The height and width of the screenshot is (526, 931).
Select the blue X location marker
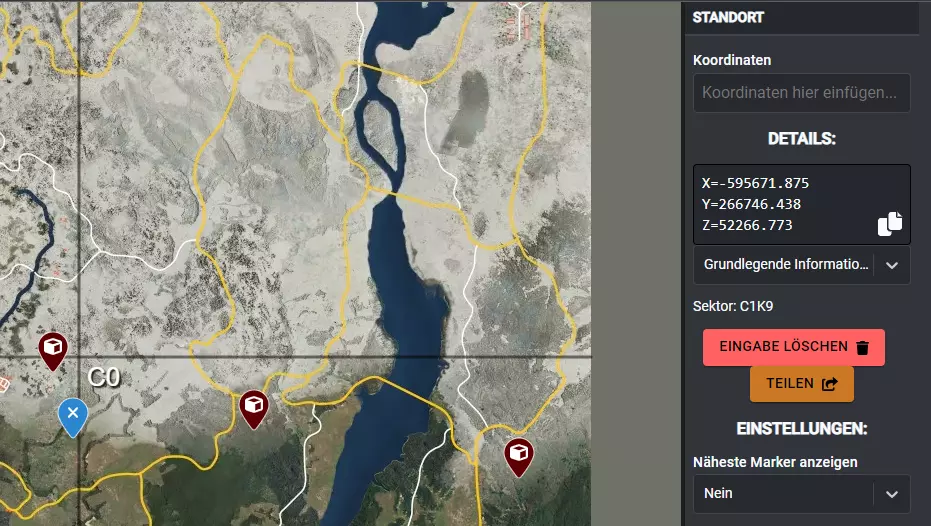[72, 414]
